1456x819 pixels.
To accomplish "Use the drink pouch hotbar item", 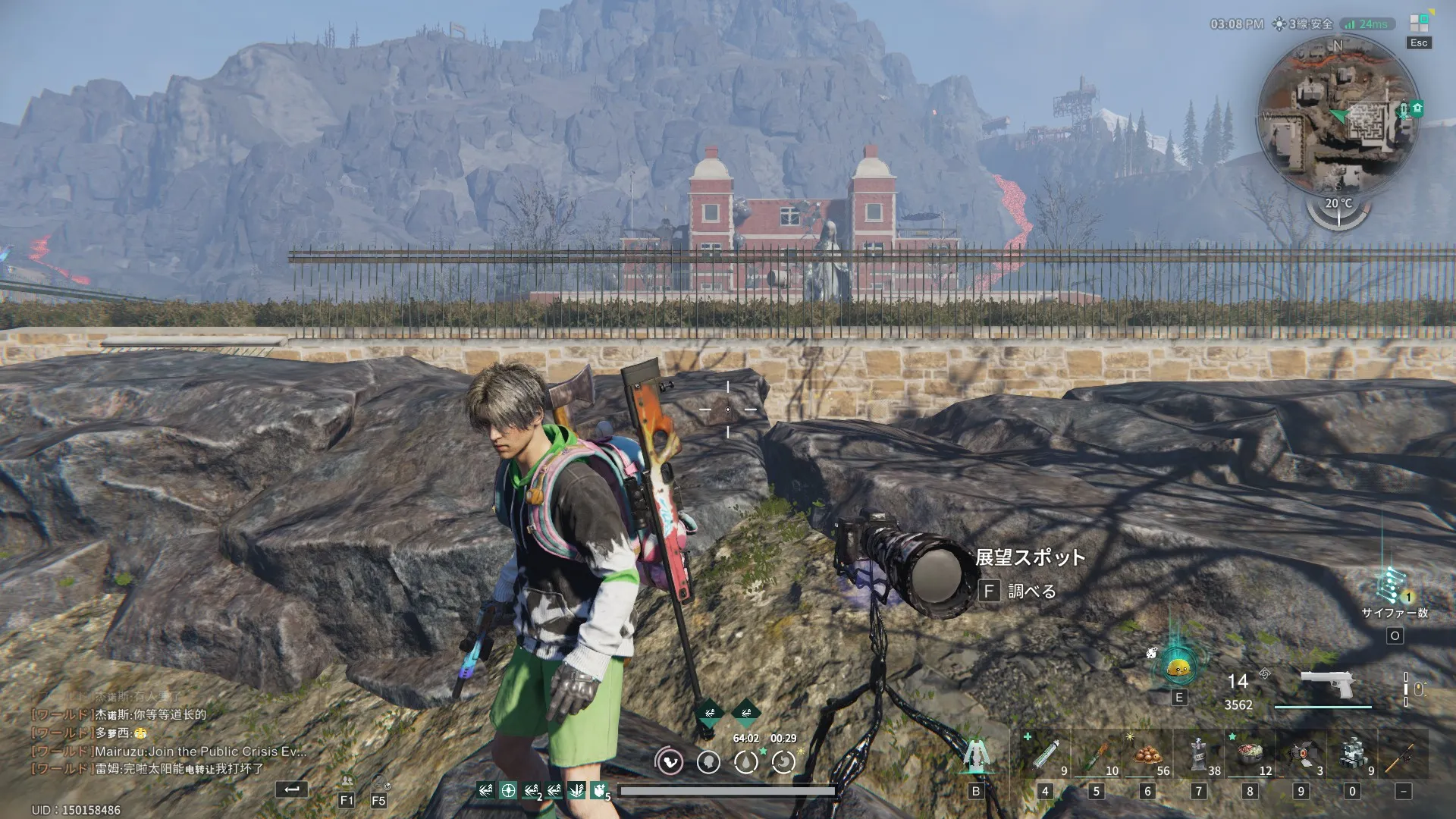I will pos(1198,754).
